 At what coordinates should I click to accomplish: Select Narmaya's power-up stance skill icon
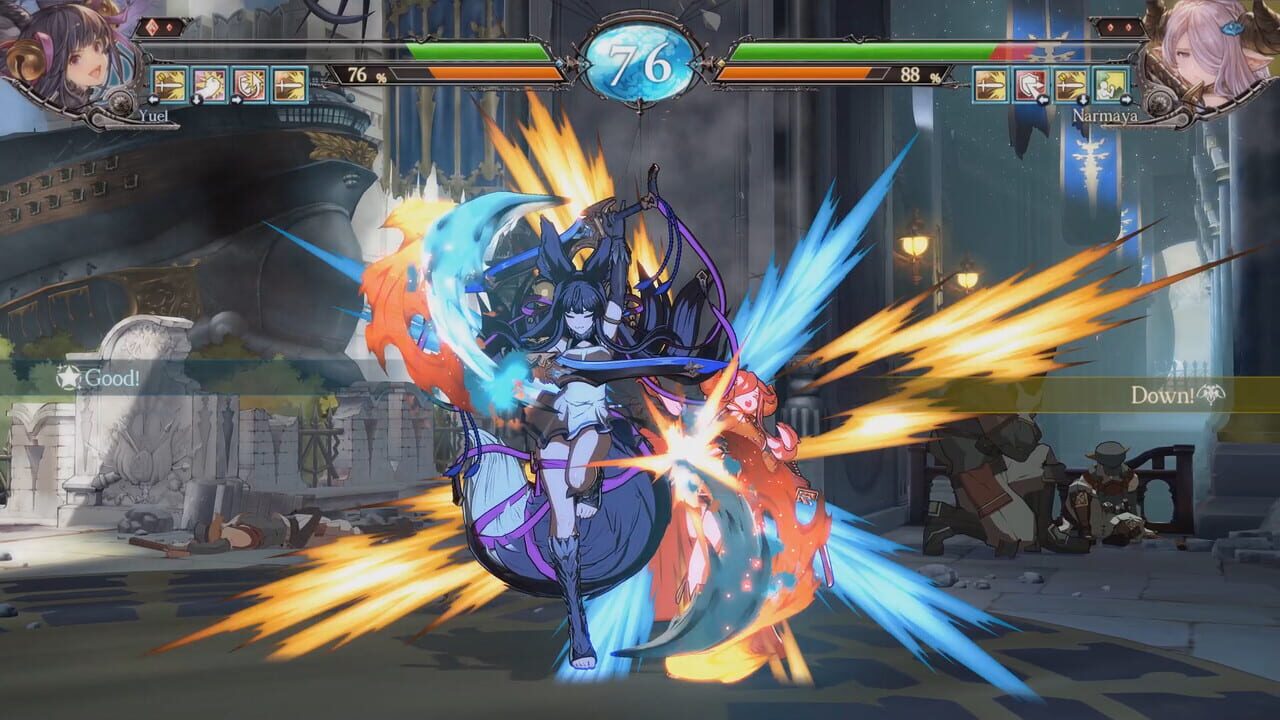[x=1110, y=84]
